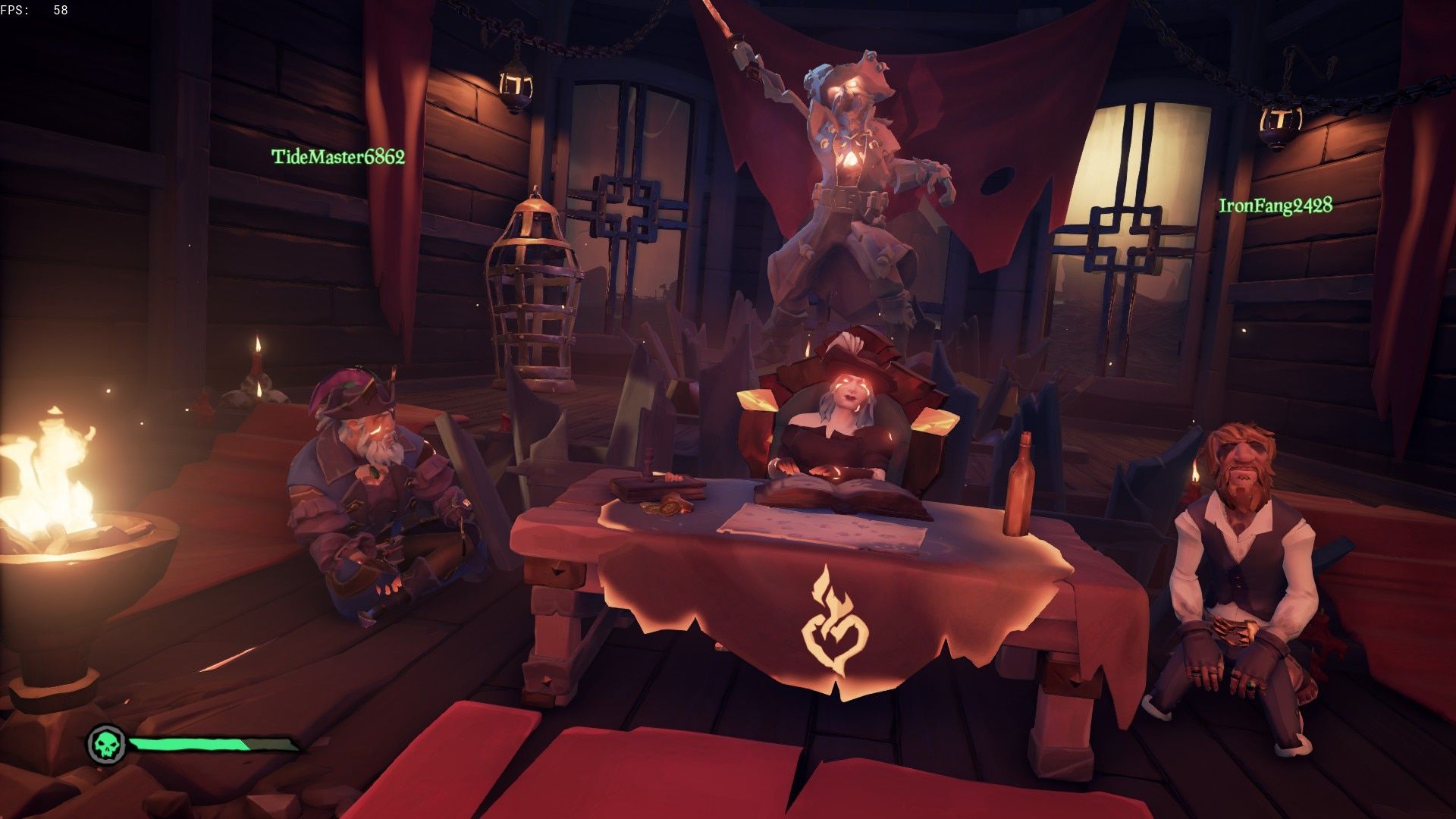1456x819 pixels.
Task: Click the bottle standing on the table
Action: 1020,485
